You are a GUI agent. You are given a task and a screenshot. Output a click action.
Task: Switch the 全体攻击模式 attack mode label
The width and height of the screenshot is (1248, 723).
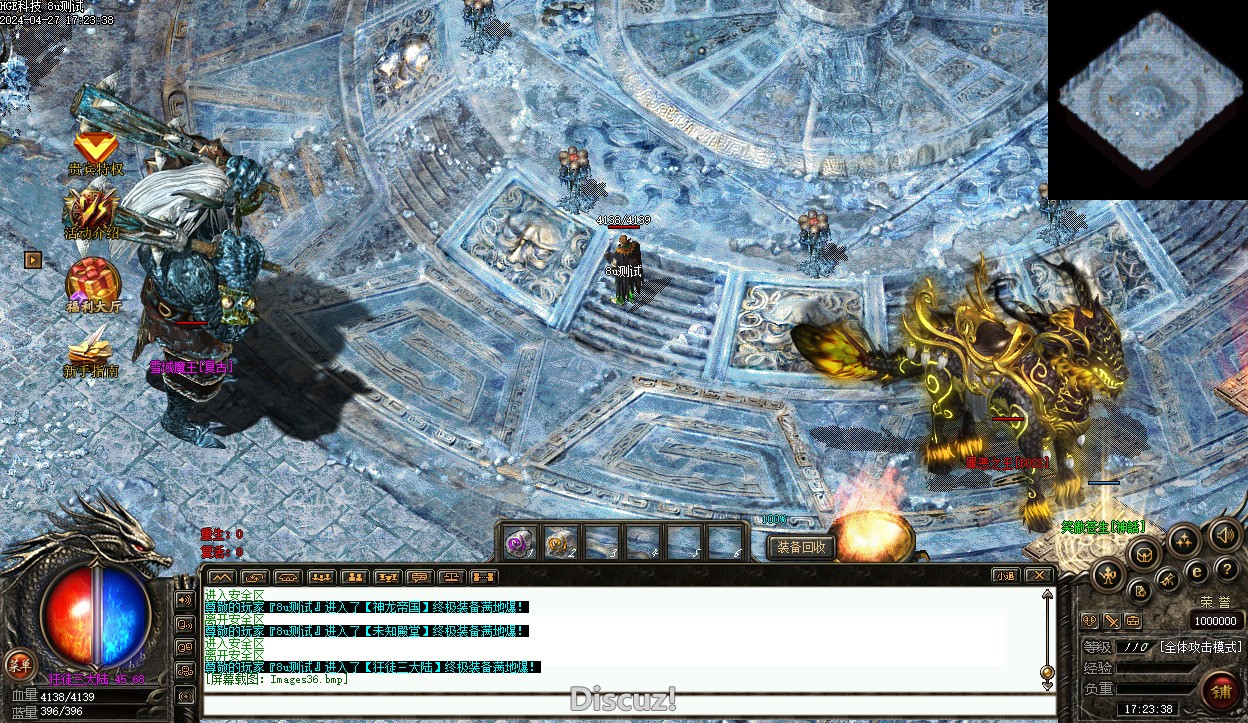(1200, 647)
